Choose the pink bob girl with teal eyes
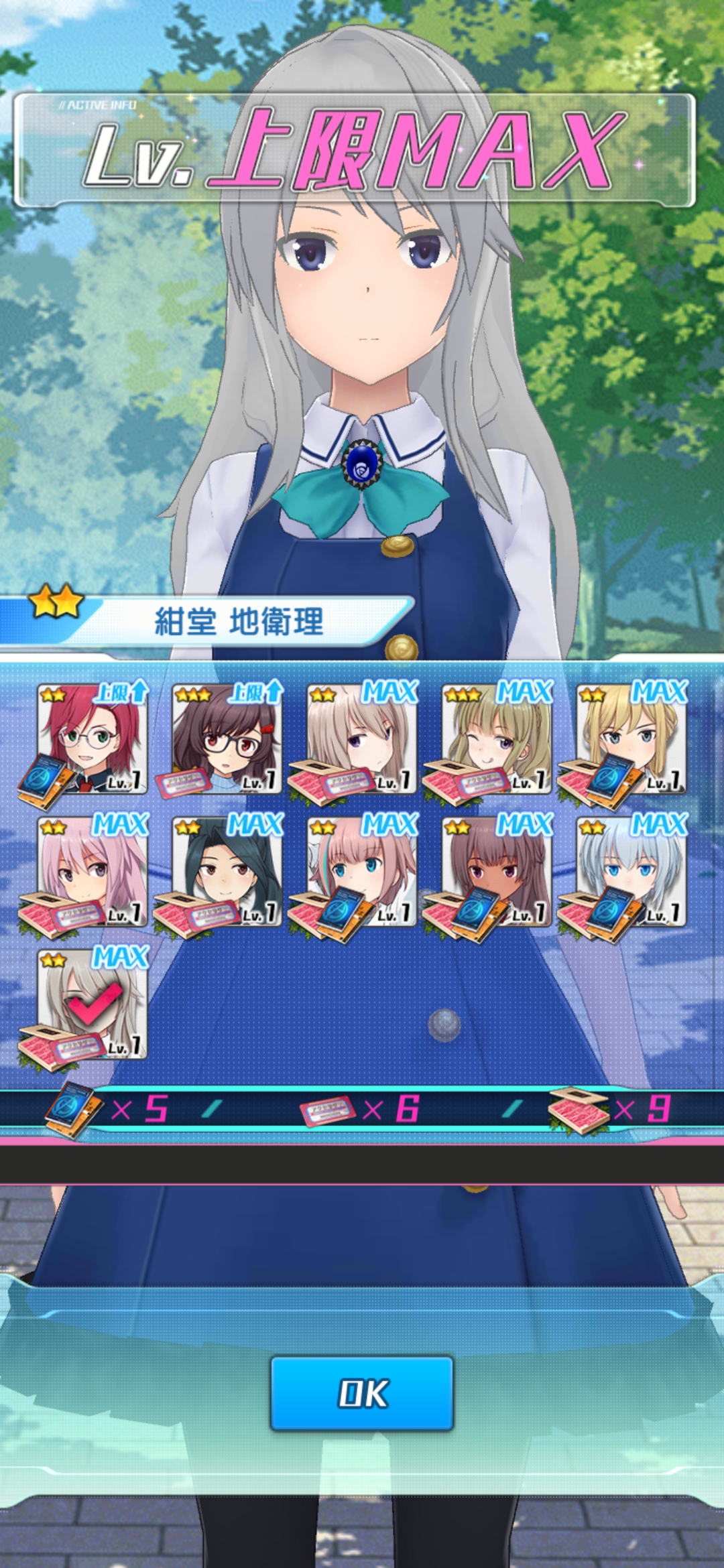The image size is (724, 1568). pyautogui.click(x=362, y=871)
